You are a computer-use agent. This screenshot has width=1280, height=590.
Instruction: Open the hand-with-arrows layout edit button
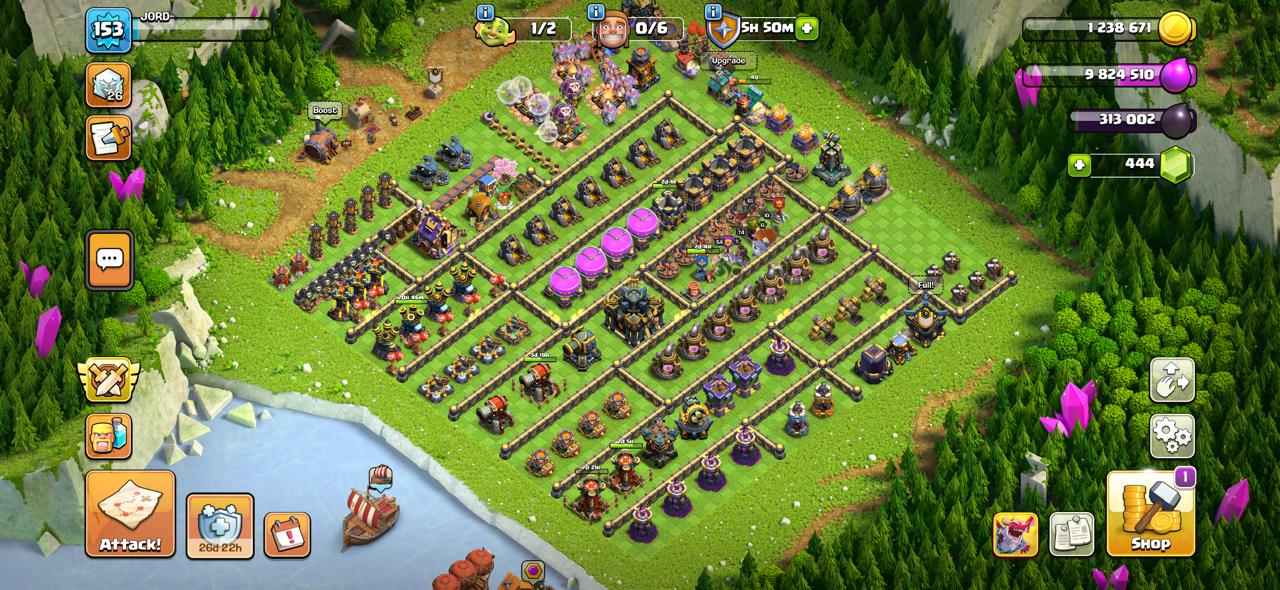1172,381
